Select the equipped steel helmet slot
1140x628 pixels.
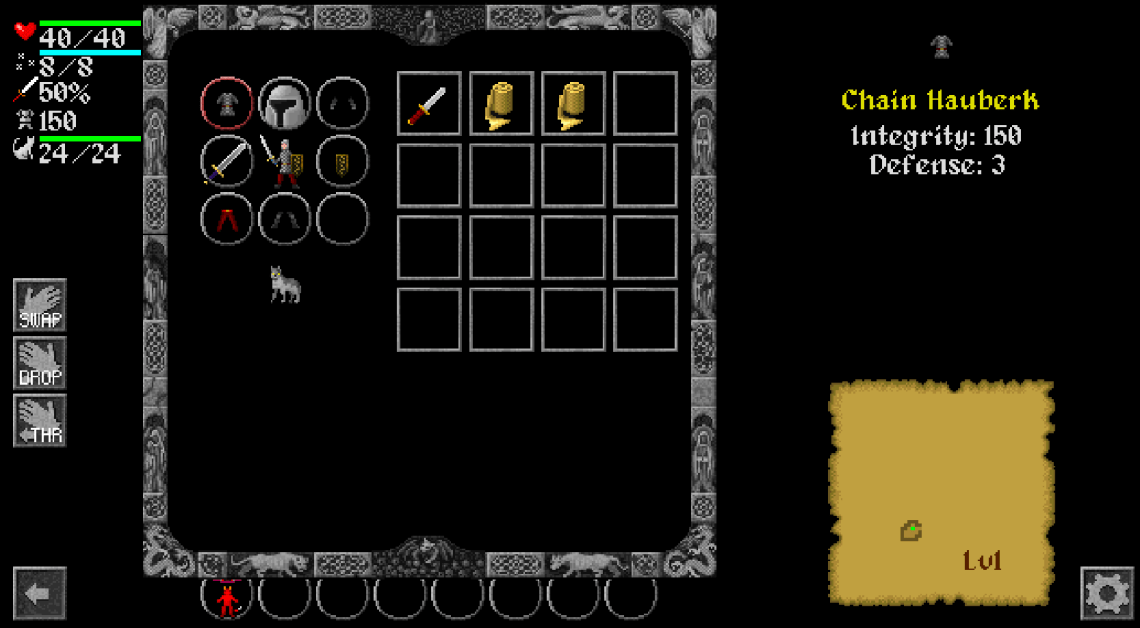click(285, 103)
